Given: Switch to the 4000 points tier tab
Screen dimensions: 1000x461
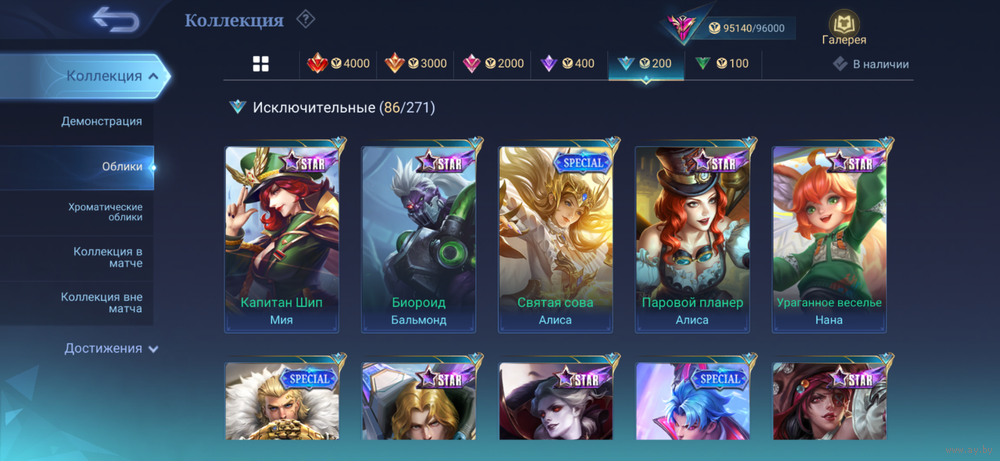Looking at the screenshot, I should [338, 64].
